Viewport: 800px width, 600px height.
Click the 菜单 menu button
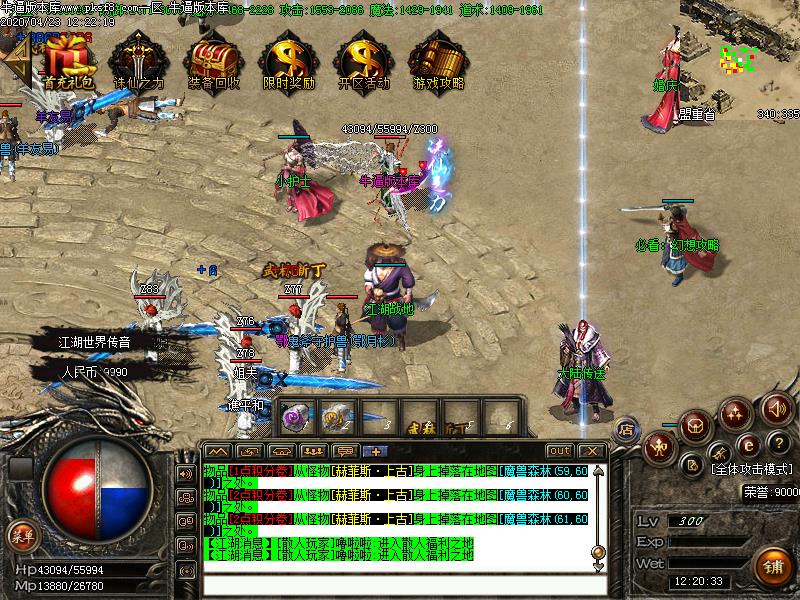20,535
